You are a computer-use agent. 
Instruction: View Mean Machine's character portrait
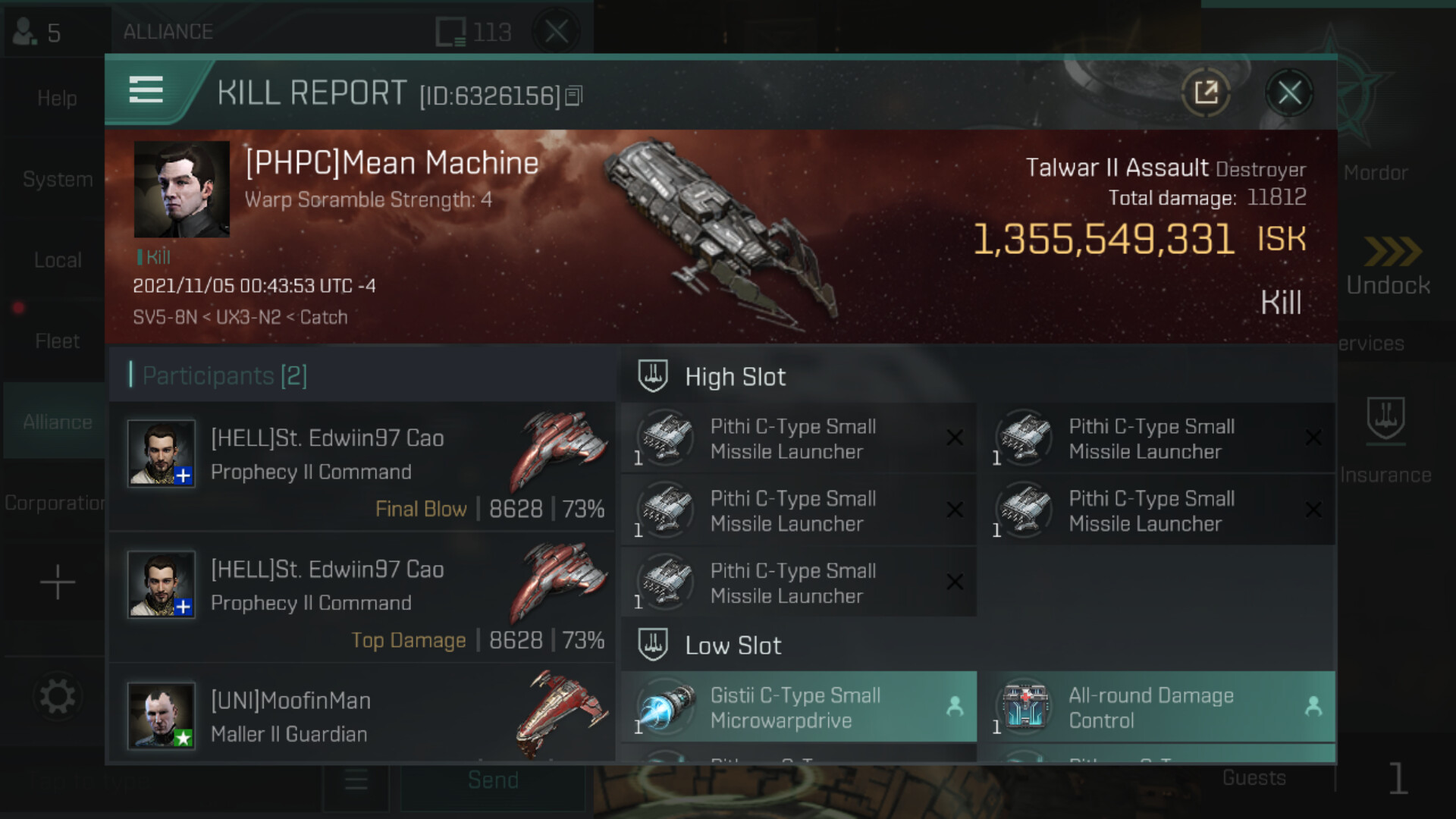coord(182,190)
